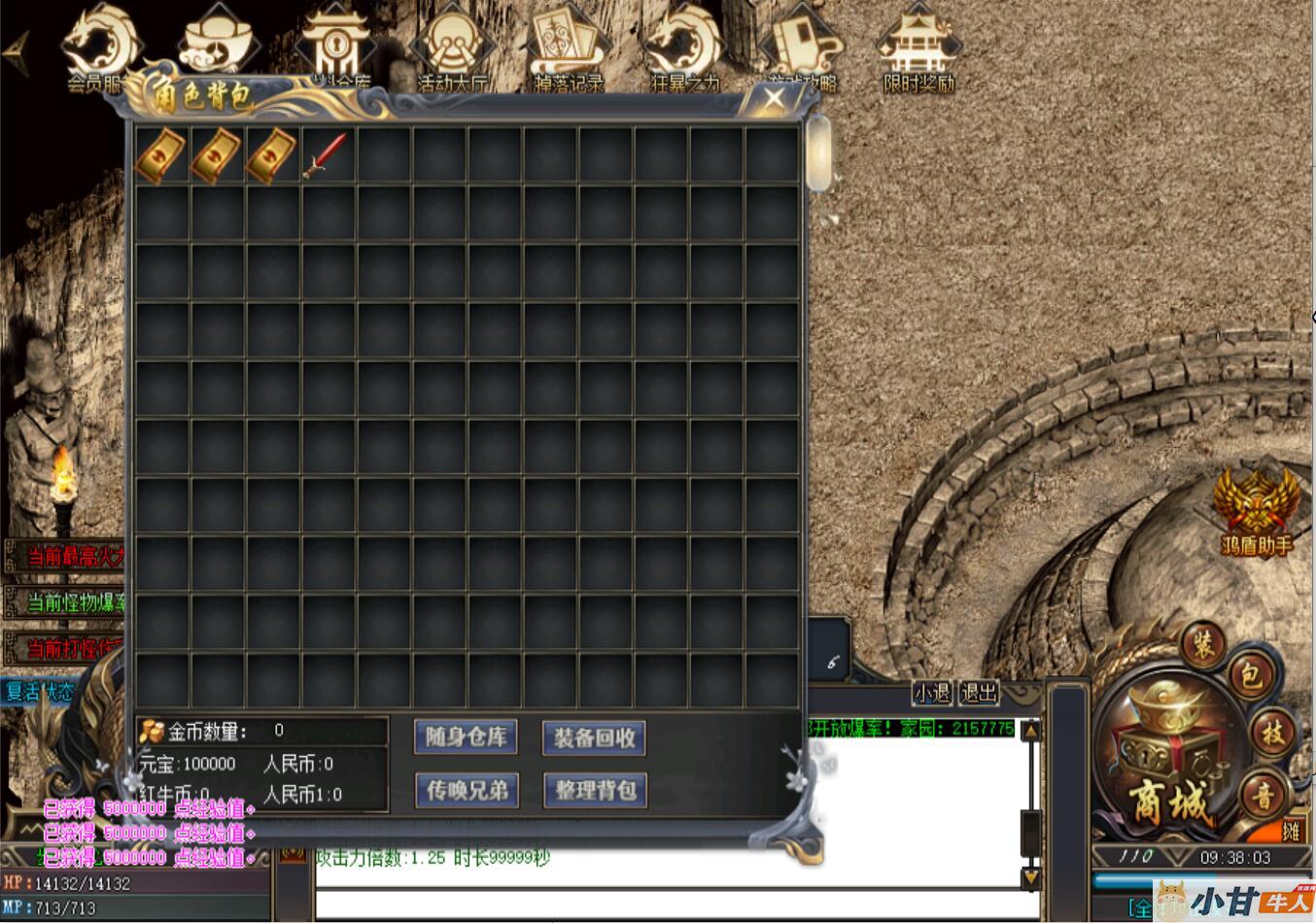The width and height of the screenshot is (1316, 923).
Task: Click the 包 bag round button
Action: pyautogui.click(x=1249, y=676)
